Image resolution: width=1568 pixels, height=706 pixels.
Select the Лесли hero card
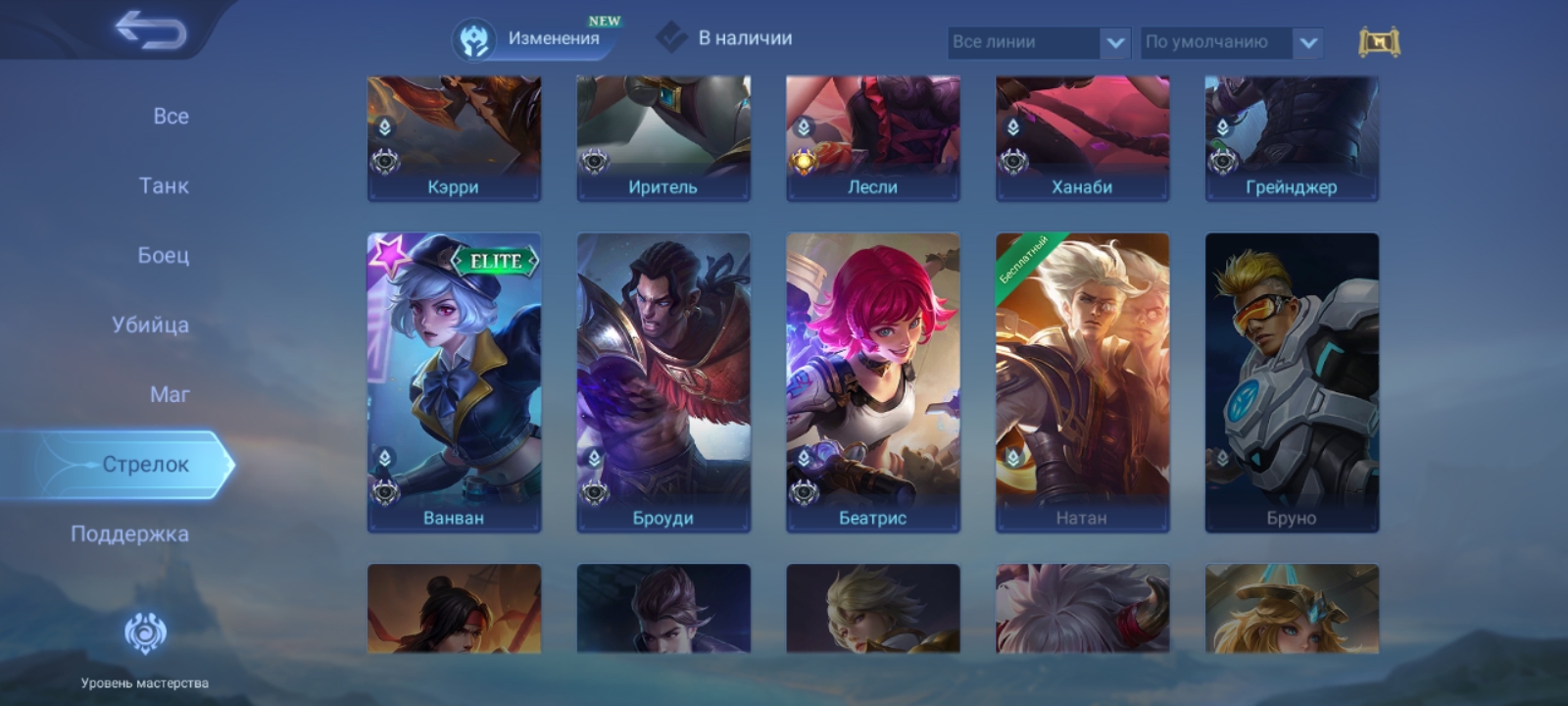point(873,139)
